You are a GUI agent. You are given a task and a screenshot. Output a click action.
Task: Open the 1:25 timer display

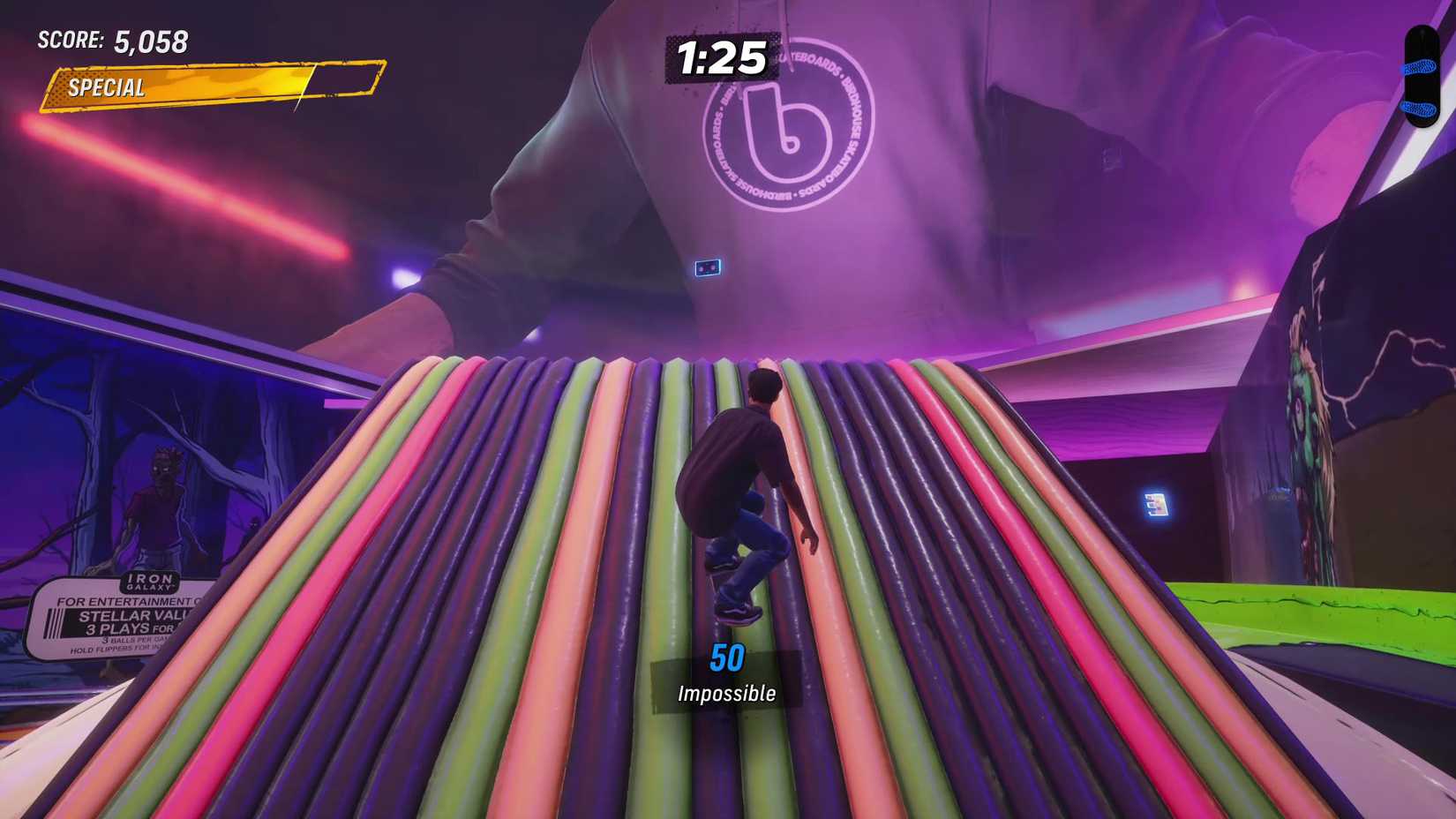[x=722, y=57]
